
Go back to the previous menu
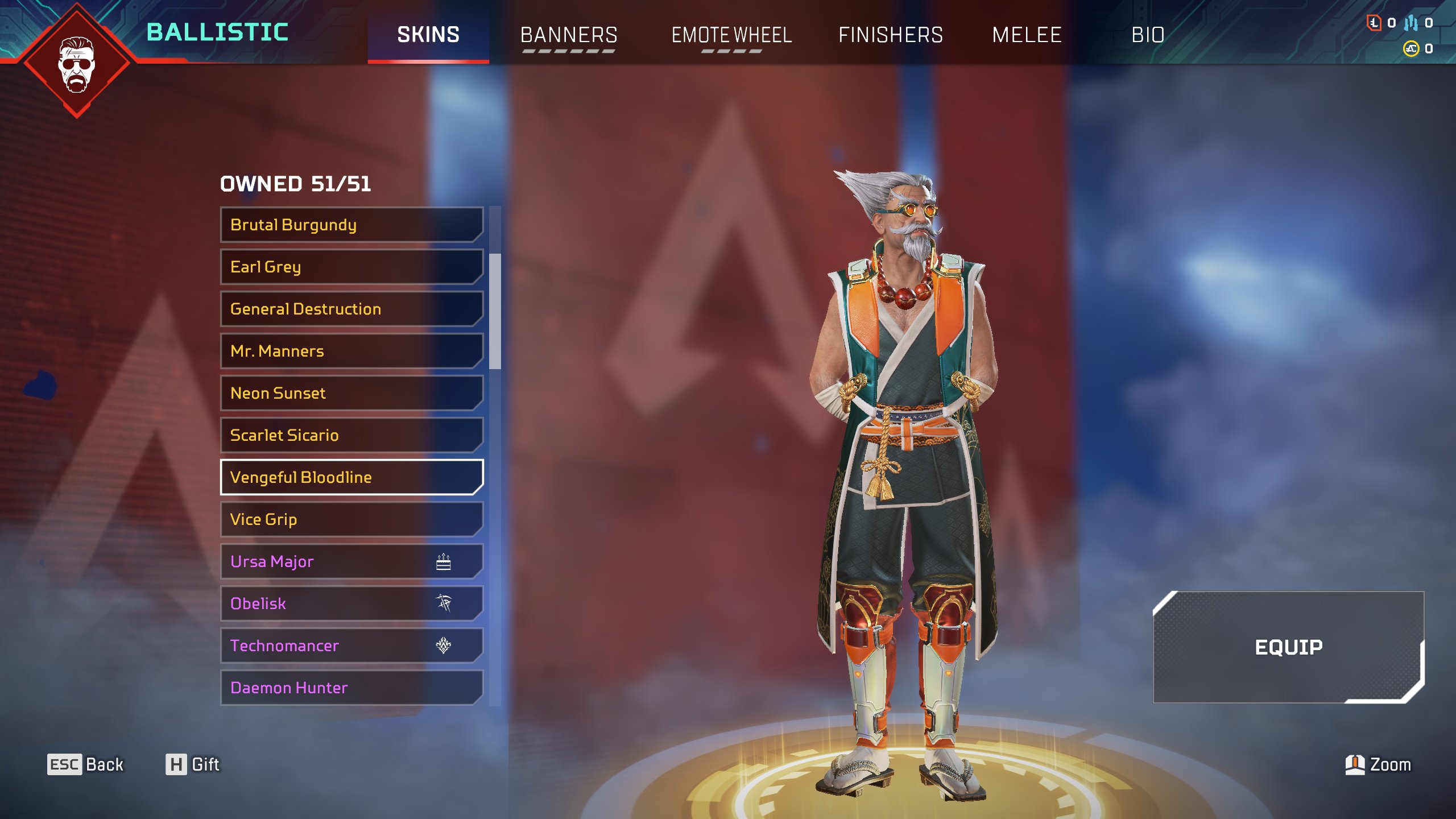(85, 764)
